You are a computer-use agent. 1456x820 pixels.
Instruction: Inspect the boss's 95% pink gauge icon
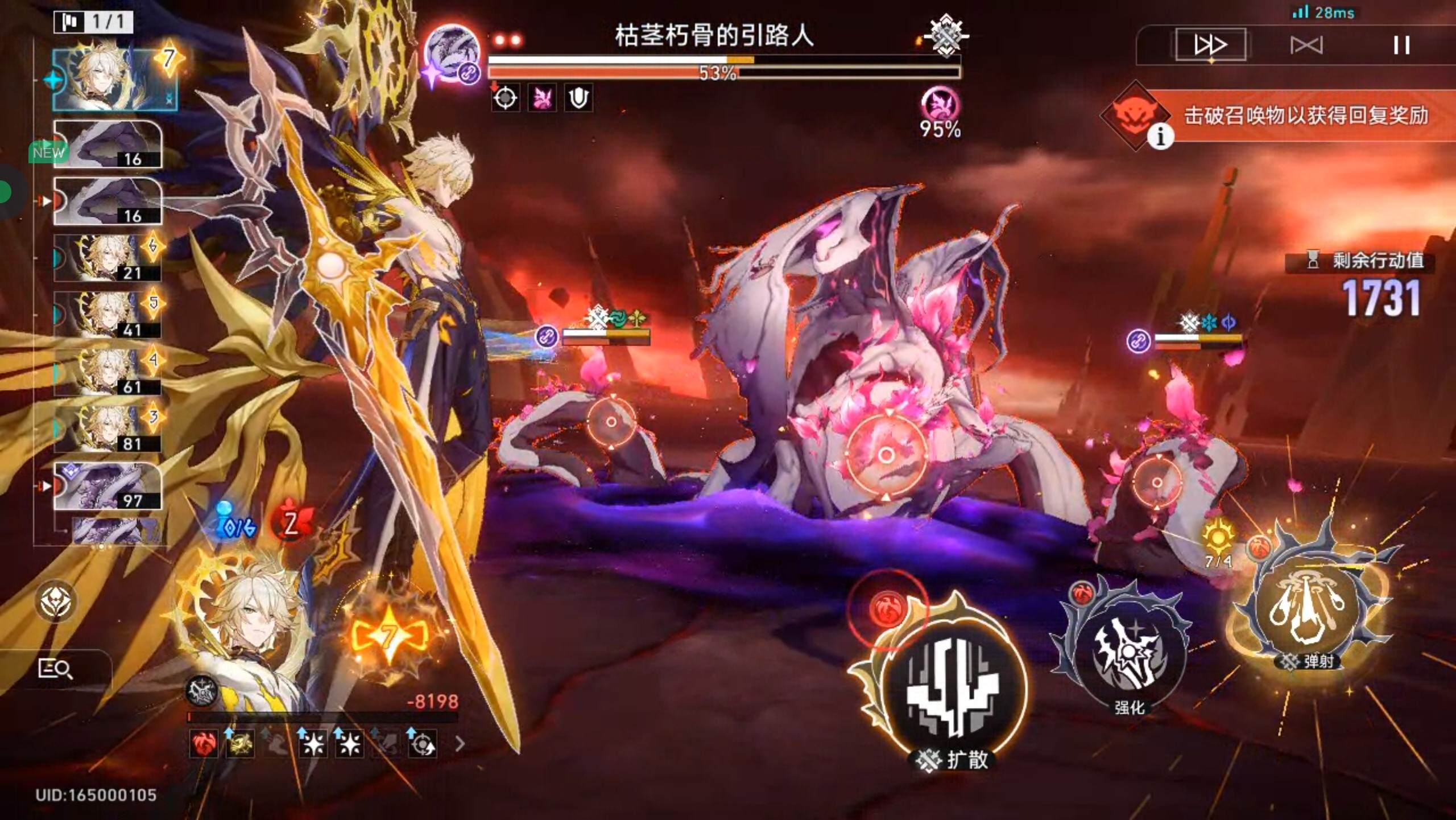coord(940,105)
